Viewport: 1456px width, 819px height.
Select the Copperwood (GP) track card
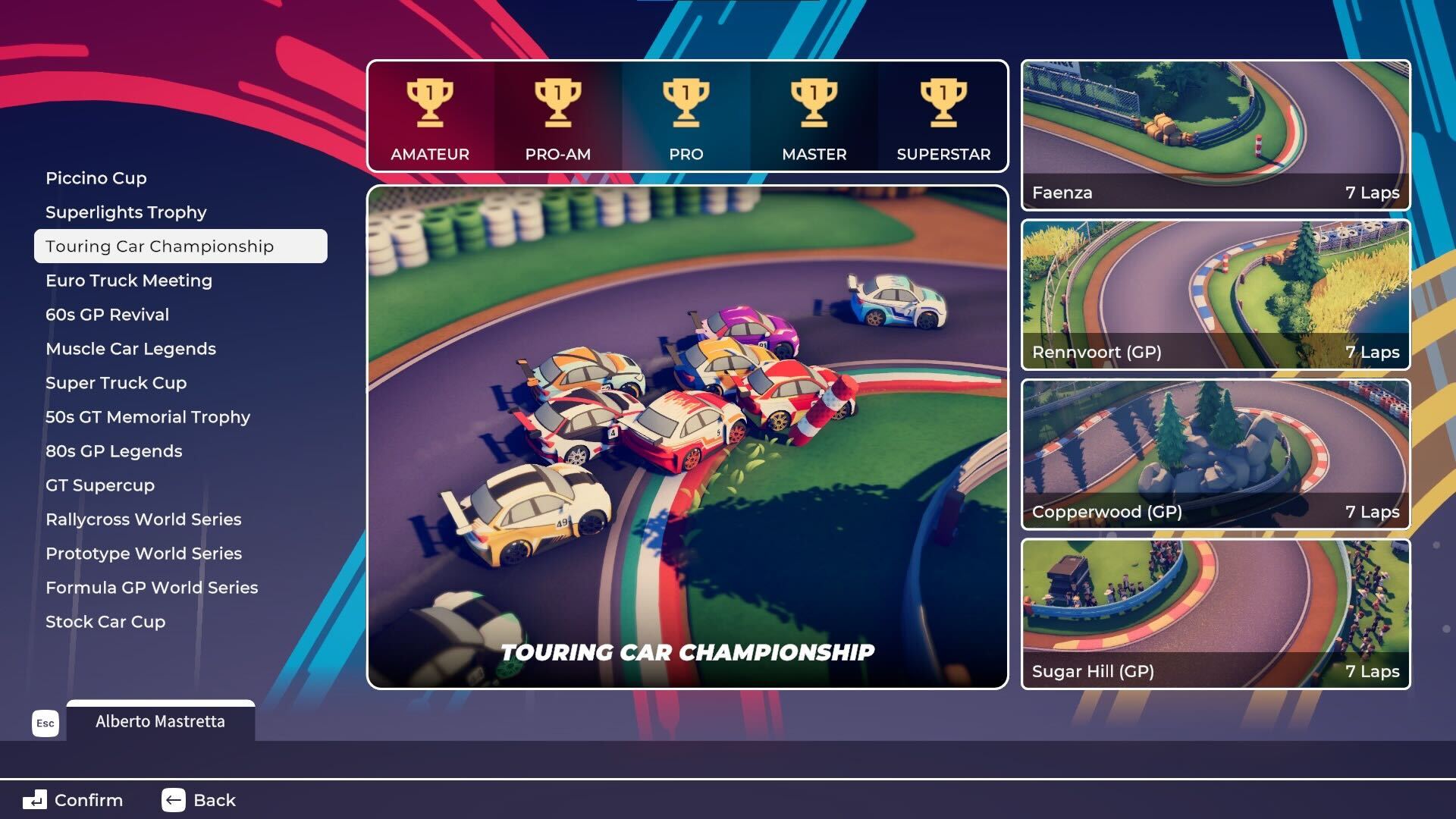point(1216,454)
